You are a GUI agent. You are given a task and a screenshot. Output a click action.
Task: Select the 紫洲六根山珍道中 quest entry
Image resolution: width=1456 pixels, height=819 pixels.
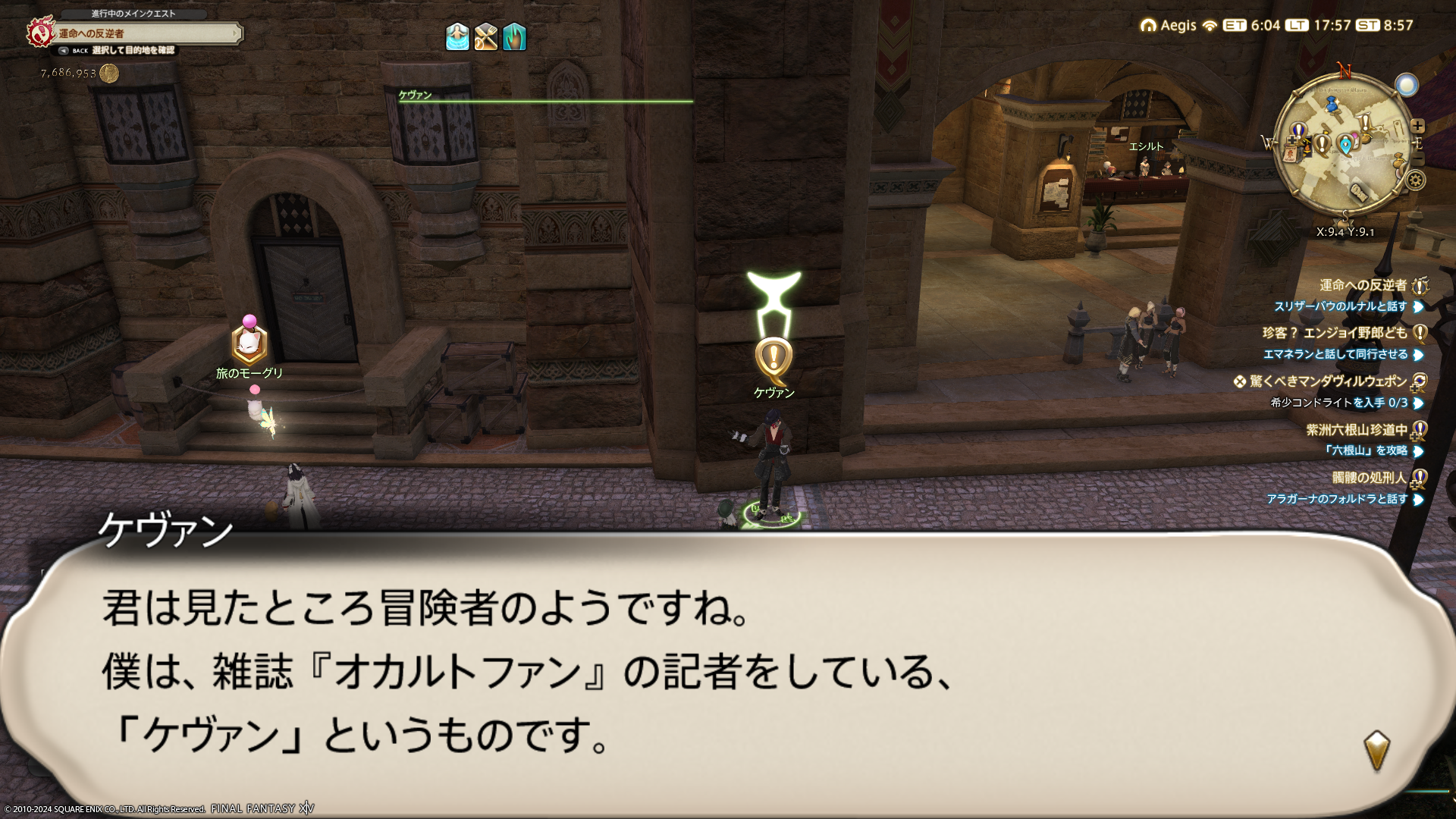coord(1356,430)
